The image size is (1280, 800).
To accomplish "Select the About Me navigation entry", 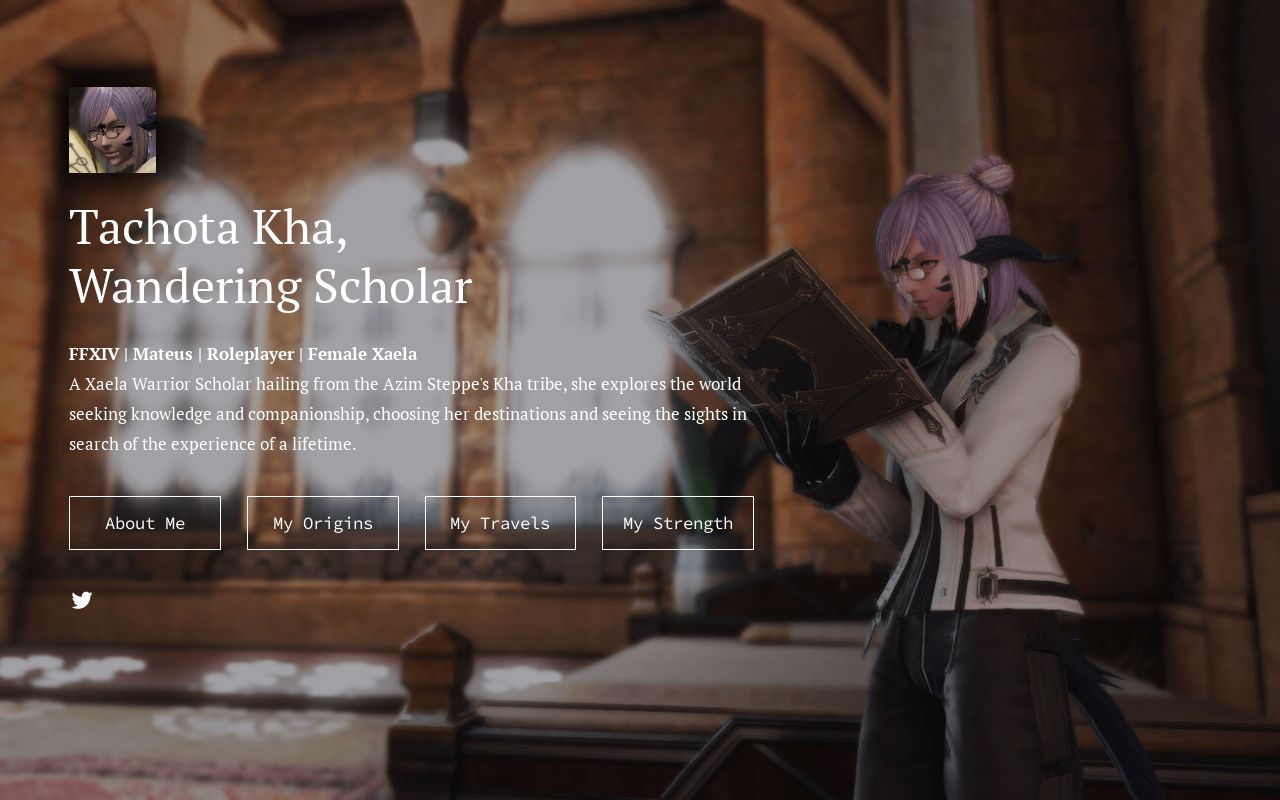I will (145, 522).
